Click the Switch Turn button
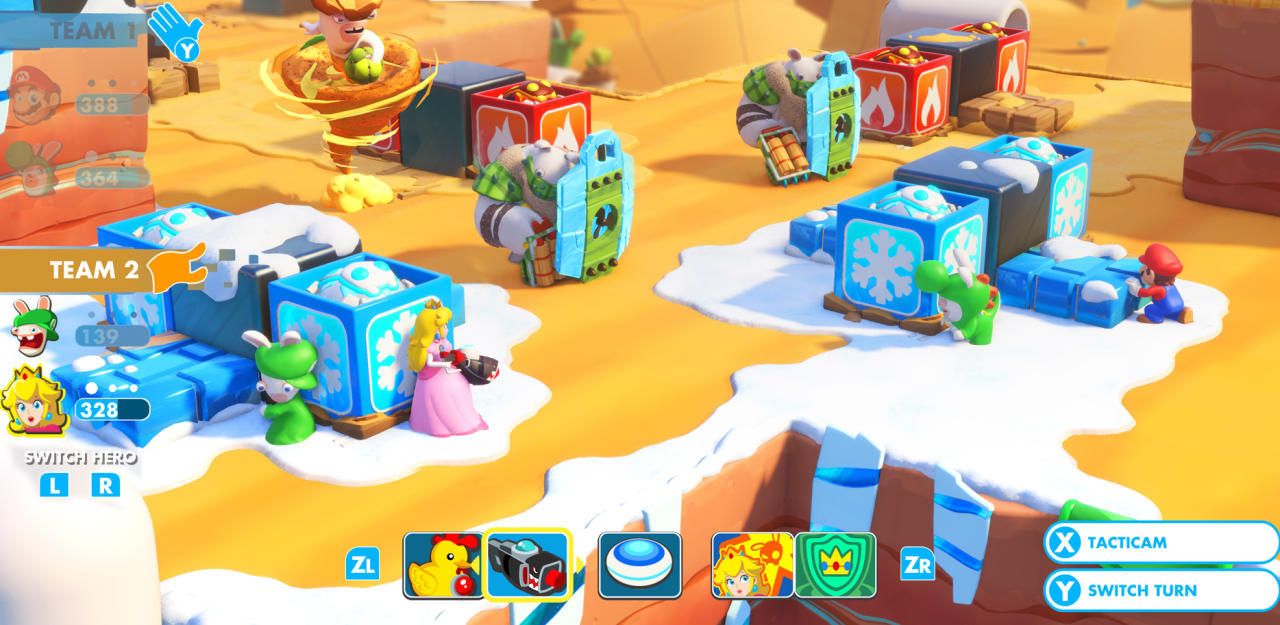This screenshot has width=1280, height=625. pyautogui.click(x=1161, y=590)
